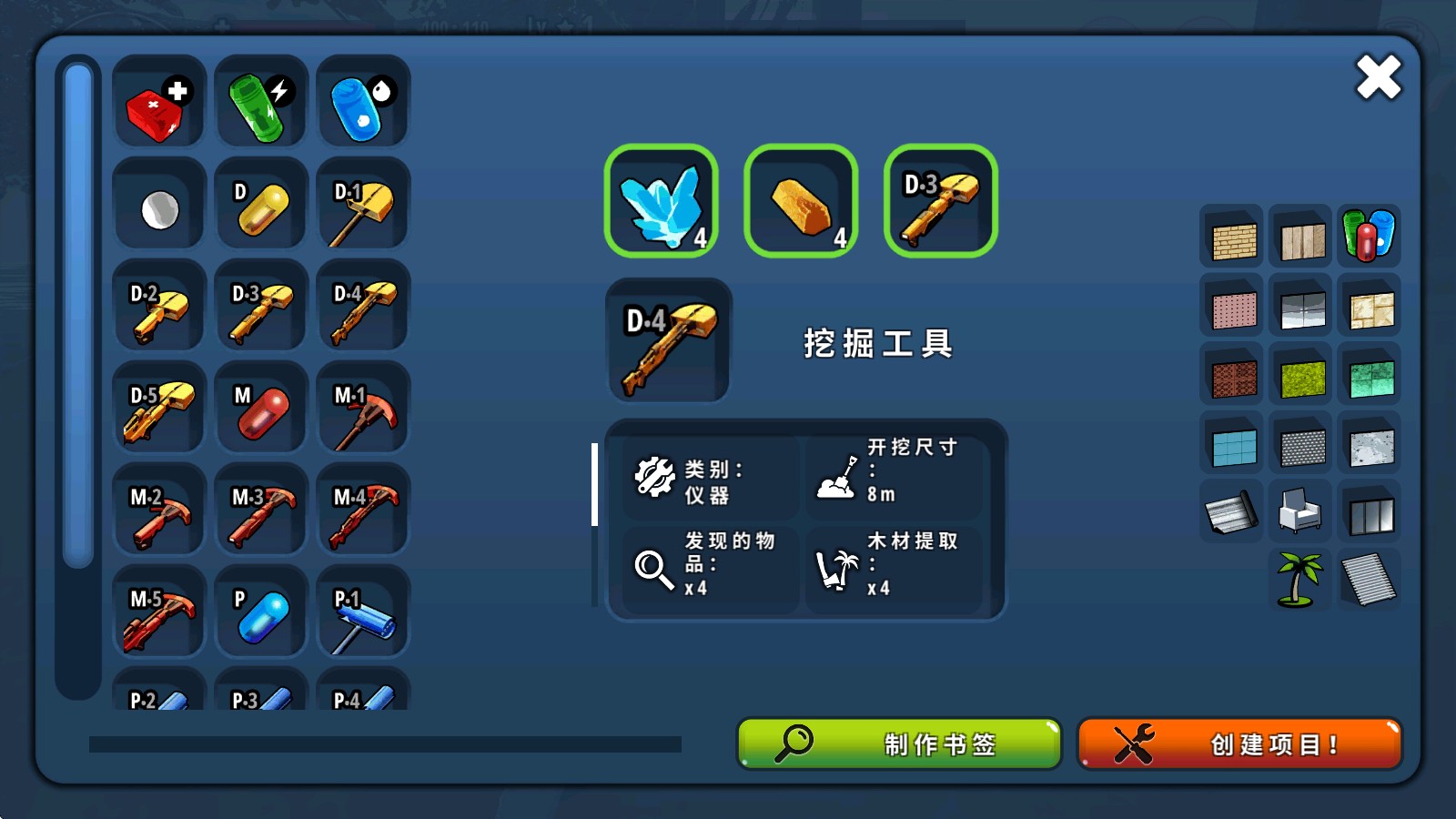Select the green battery item
The image size is (1456, 819).
click(260, 100)
